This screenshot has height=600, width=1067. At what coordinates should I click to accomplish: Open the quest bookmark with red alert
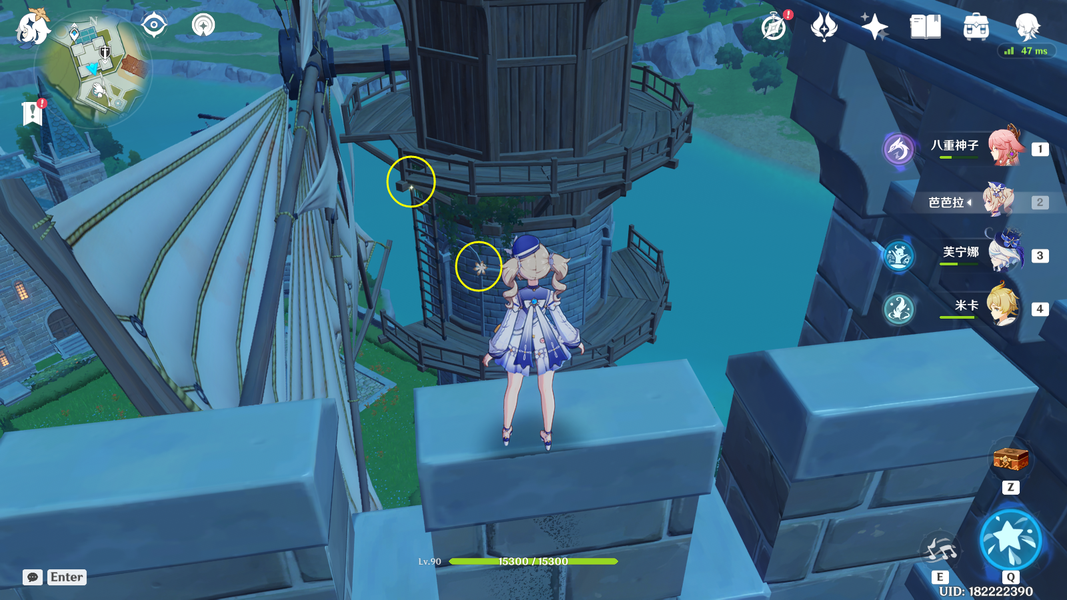click(x=32, y=113)
